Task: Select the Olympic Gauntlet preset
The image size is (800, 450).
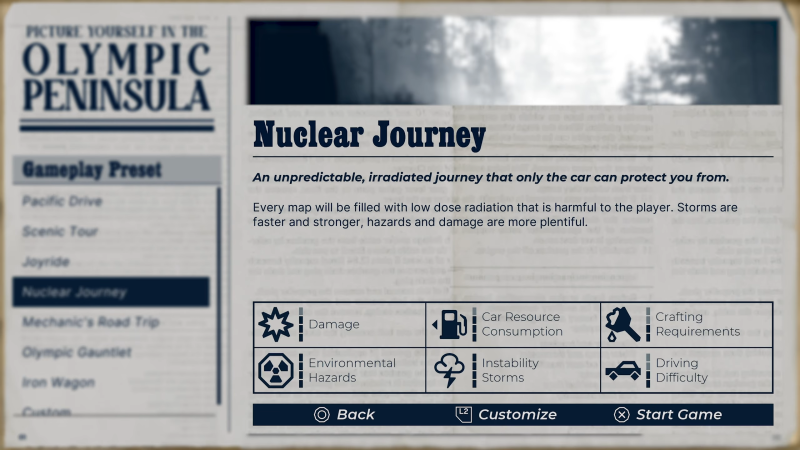Action: coord(77,352)
